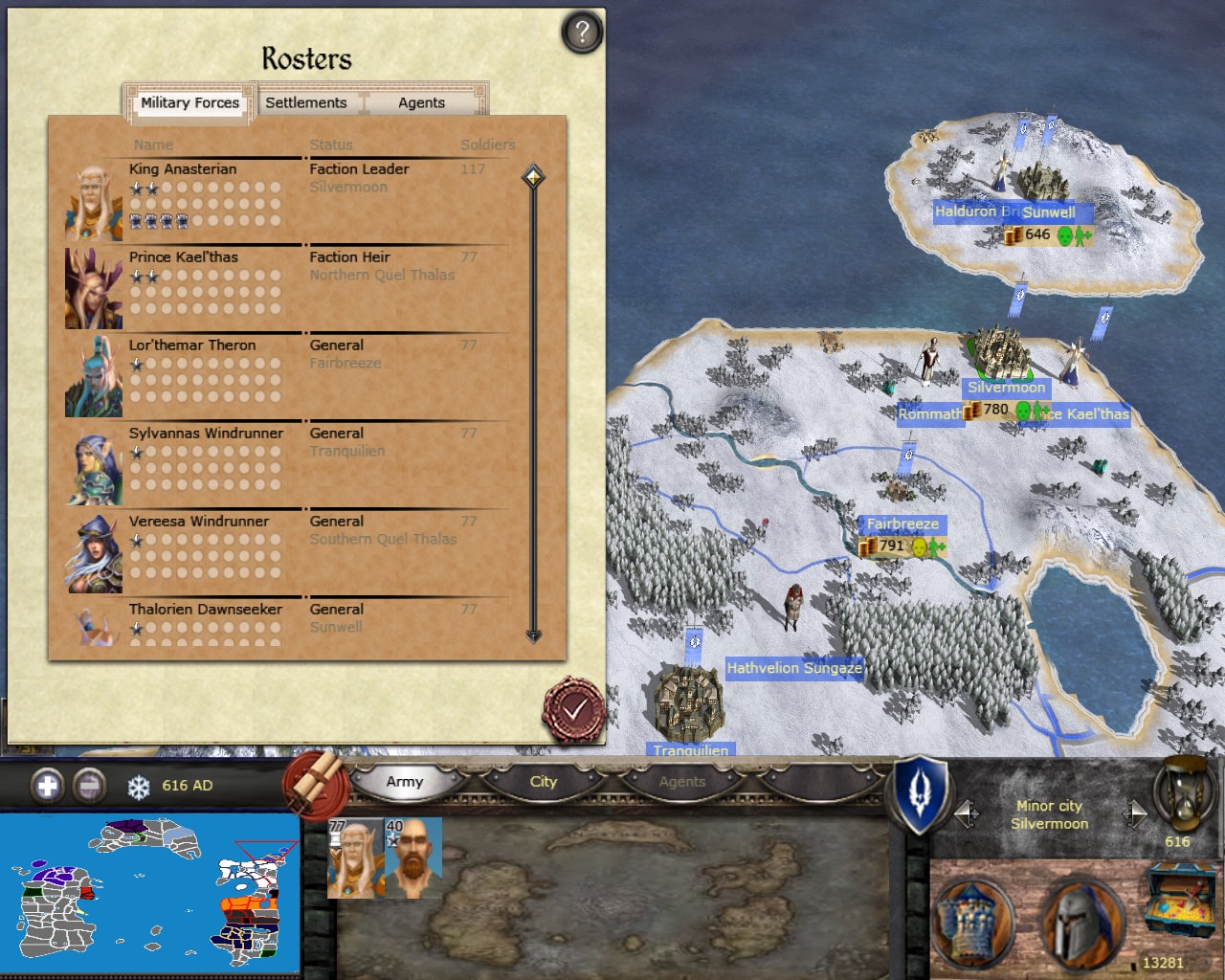Zoom in with the plus button
This screenshot has height=980, width=1225.
pos(47,786)
